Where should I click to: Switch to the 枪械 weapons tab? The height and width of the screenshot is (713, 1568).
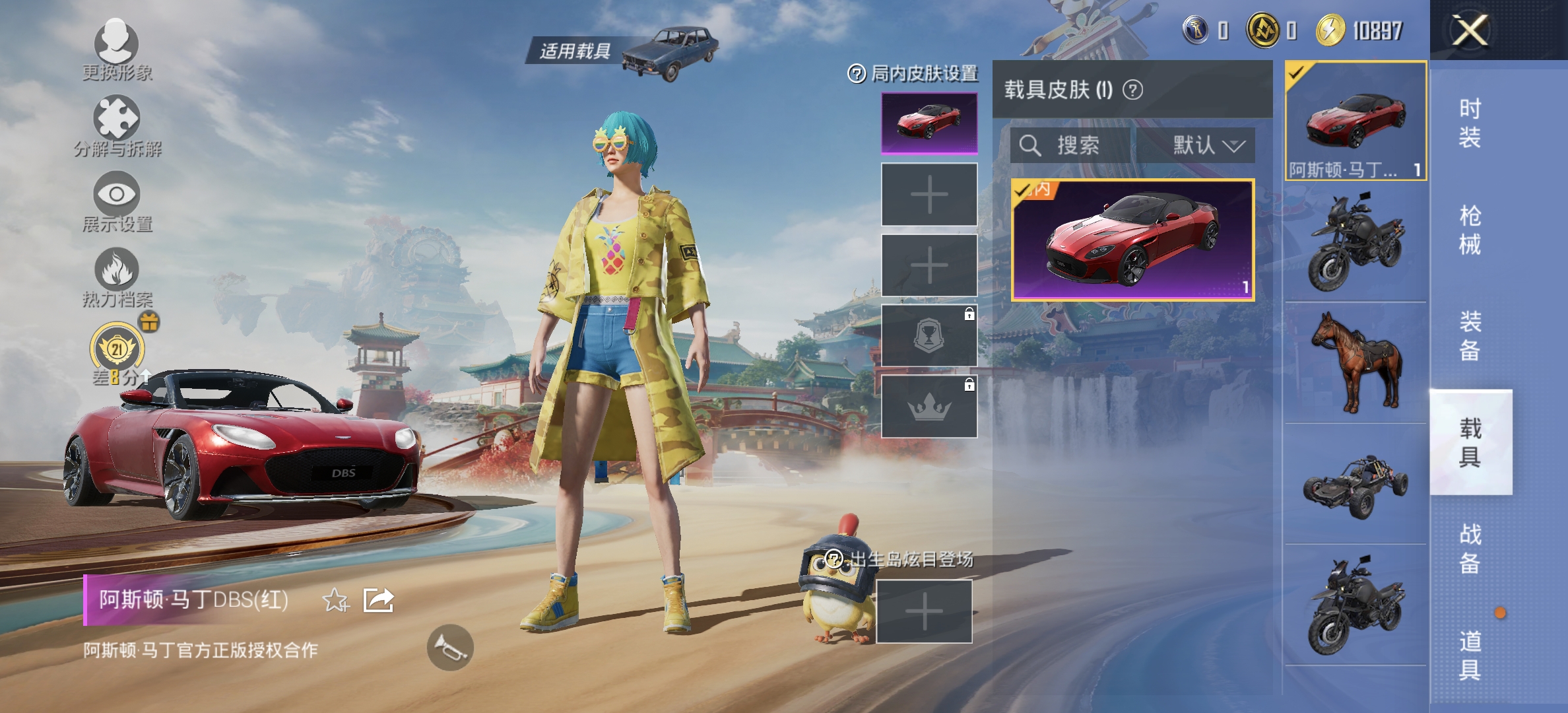[1472, 231]
